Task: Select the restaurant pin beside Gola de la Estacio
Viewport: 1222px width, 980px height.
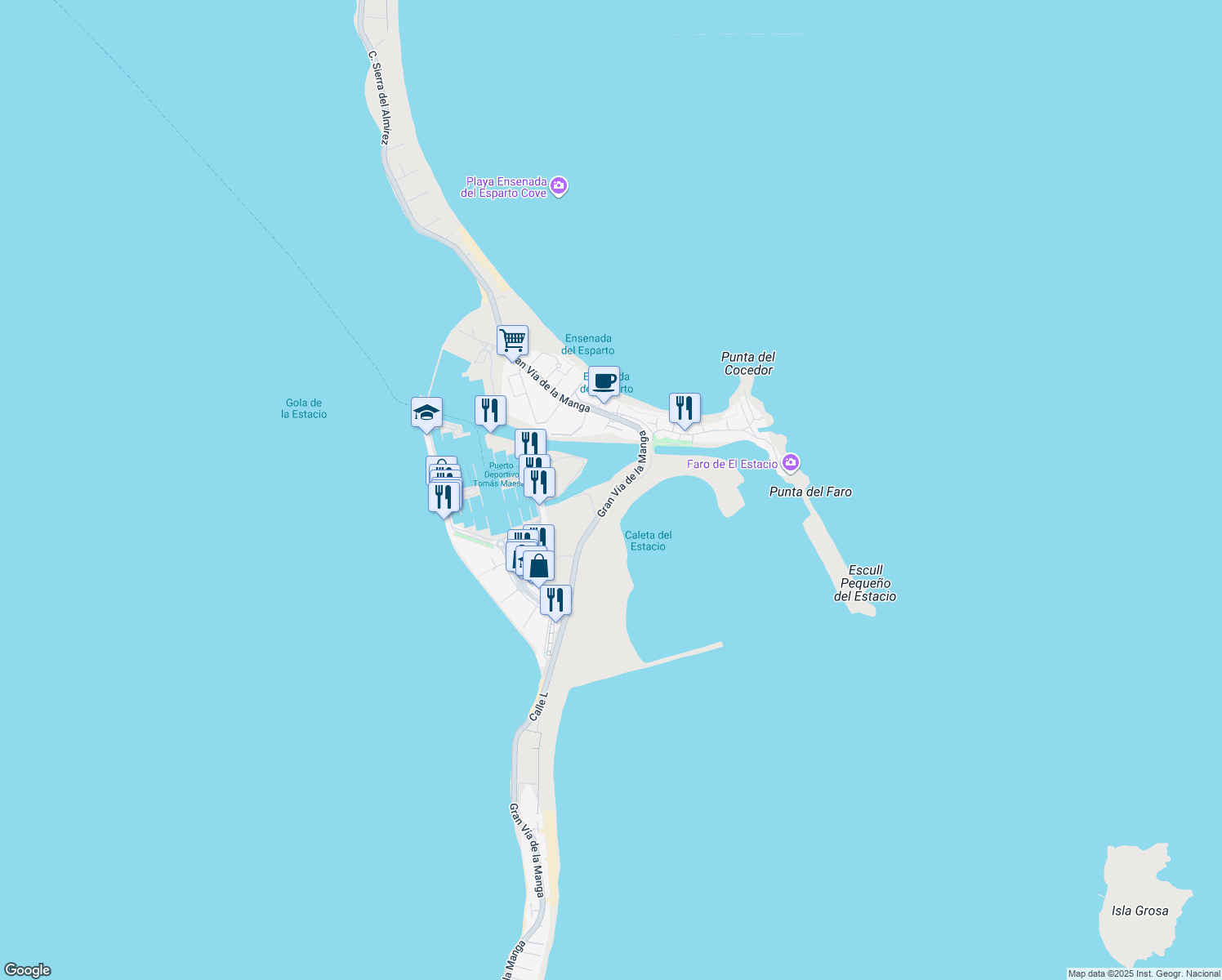Action: point(490,409)
